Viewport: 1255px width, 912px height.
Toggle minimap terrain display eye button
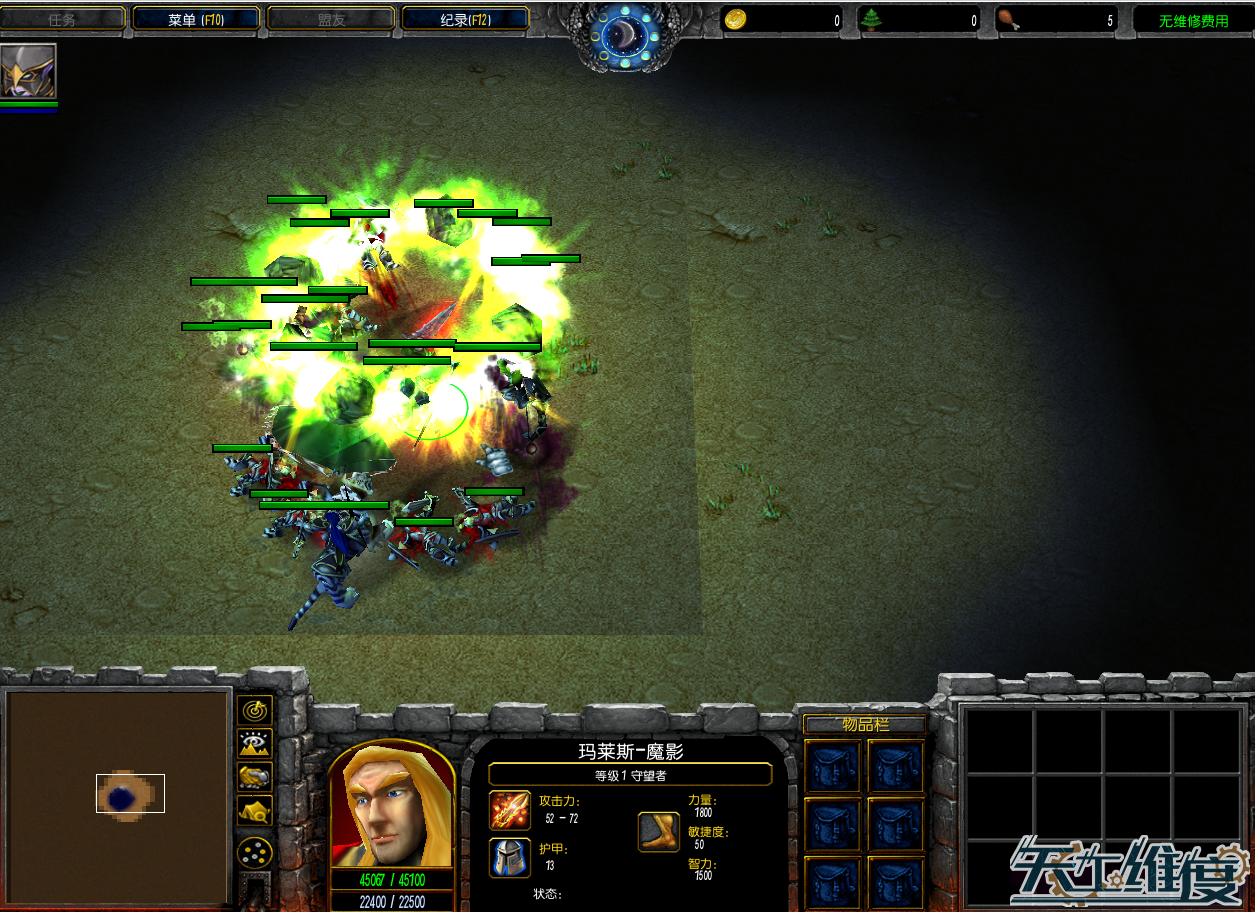256,743
